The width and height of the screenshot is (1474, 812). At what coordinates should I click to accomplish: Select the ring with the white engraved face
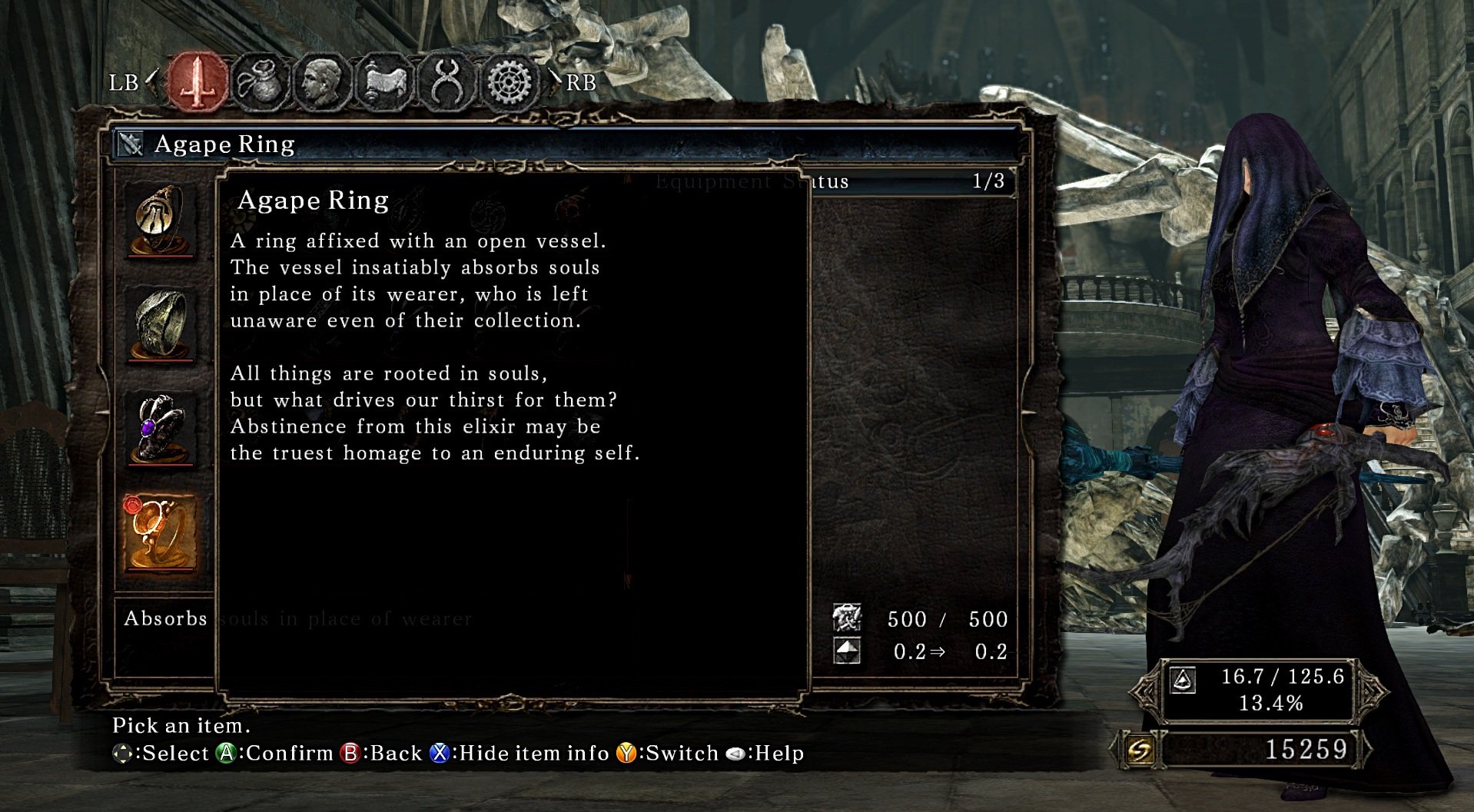160,220
